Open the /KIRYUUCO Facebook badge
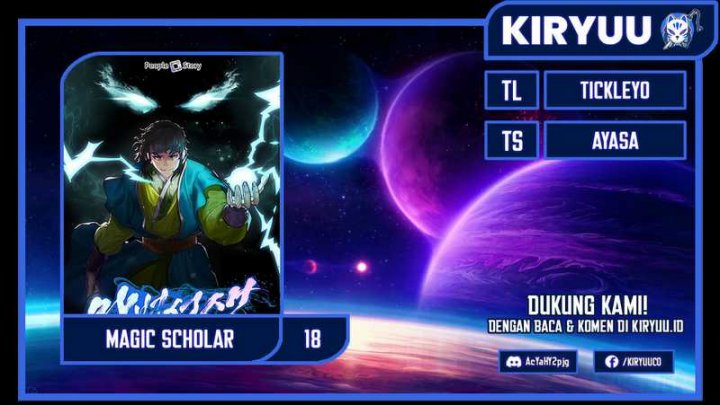Screen dimensions: 720x405 [x=633, y=362]
